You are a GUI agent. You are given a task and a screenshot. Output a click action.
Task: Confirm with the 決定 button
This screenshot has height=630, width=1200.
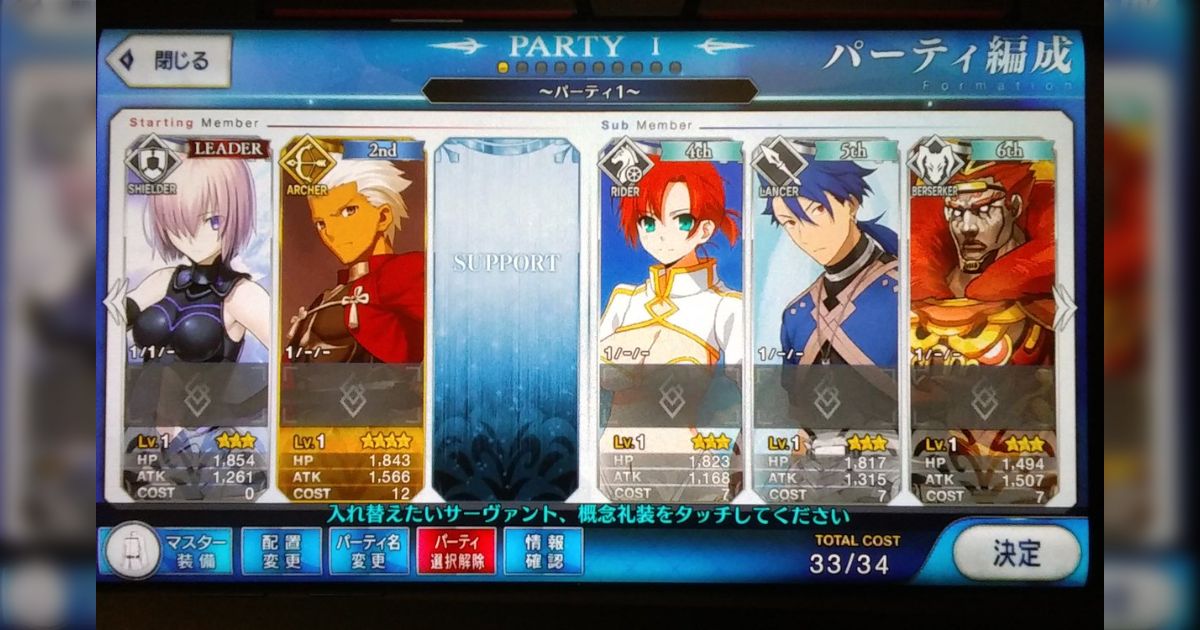click(1016, 552)
